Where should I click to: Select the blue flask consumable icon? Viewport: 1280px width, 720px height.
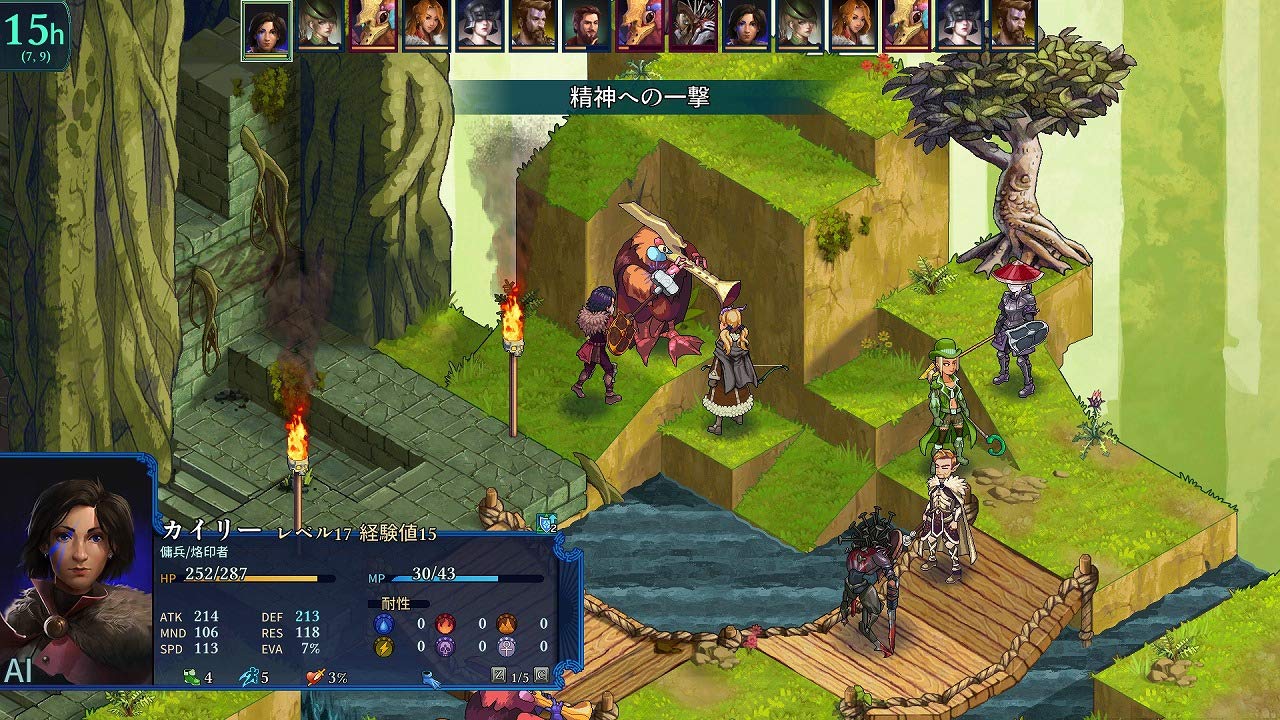(427, 678)
